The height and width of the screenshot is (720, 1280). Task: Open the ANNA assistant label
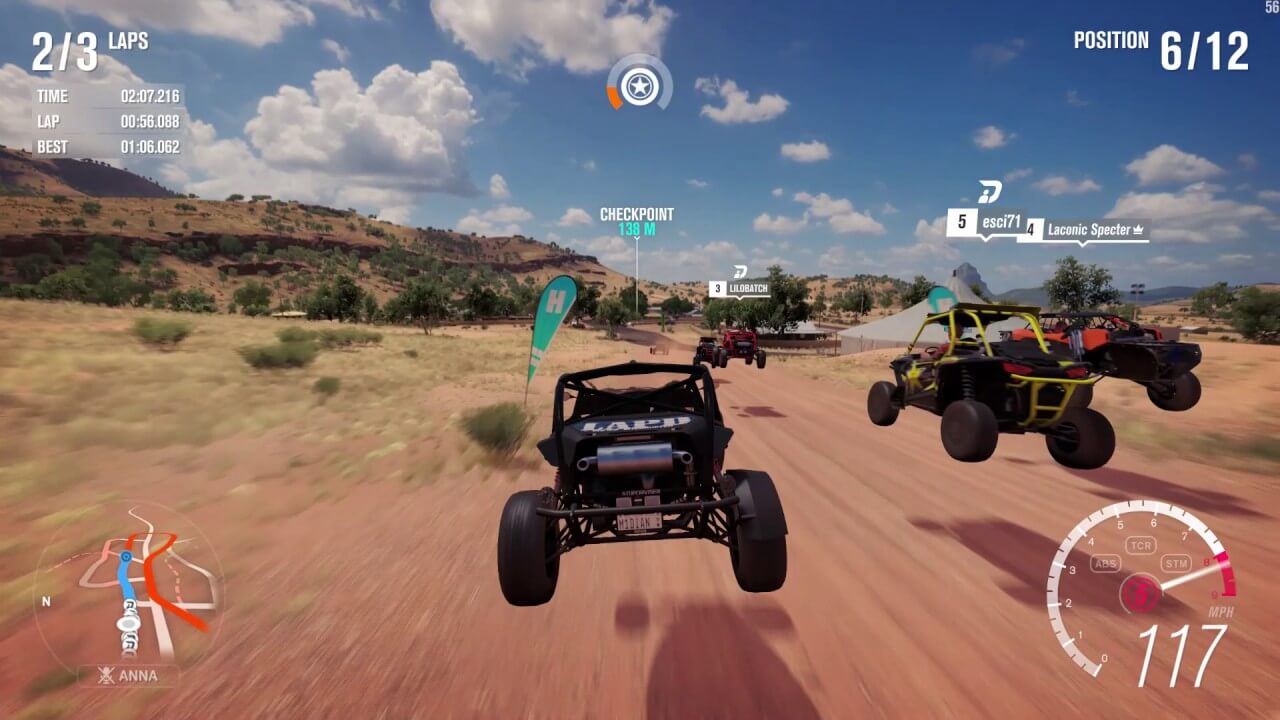click(x=129, y=675)
